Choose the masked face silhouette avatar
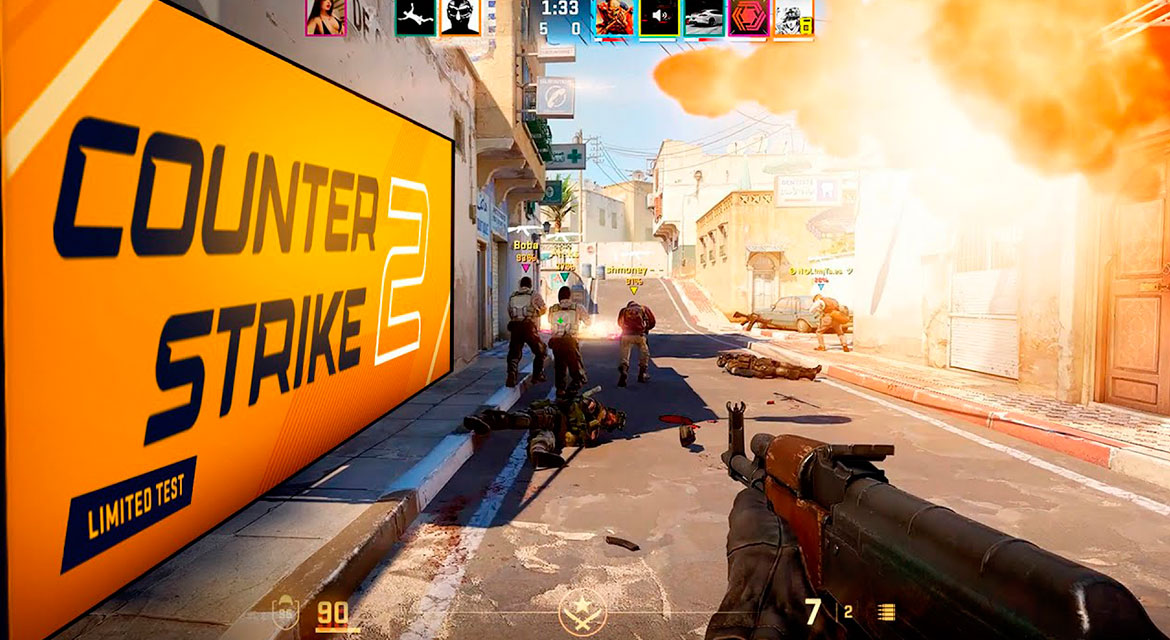The image size is (1170, 640). 460,17
